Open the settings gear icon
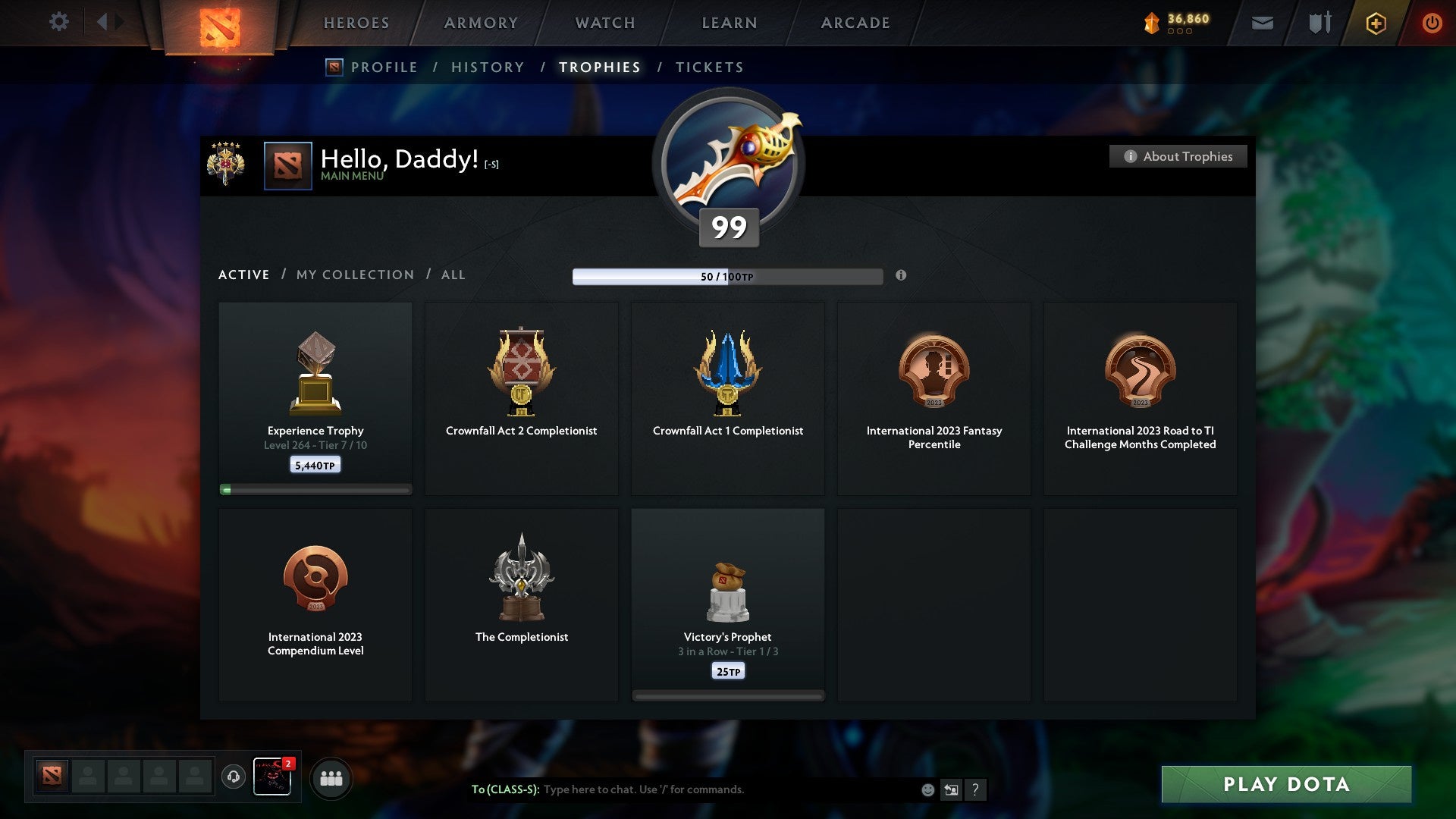Screen dimensions: 1456x819 point(59,22)
